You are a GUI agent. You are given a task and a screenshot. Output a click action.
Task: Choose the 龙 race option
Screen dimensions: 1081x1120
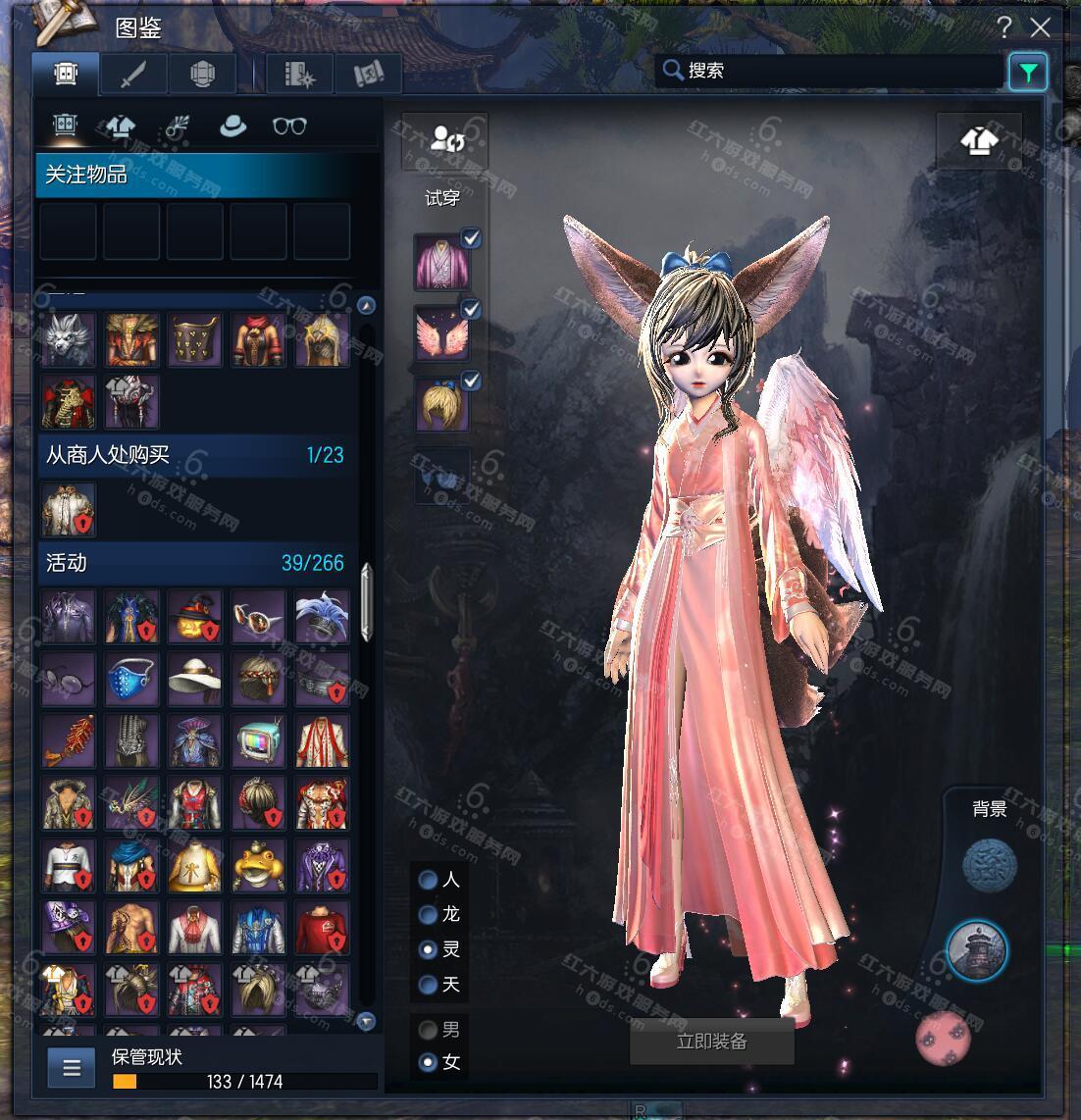(x=429, y=915)
